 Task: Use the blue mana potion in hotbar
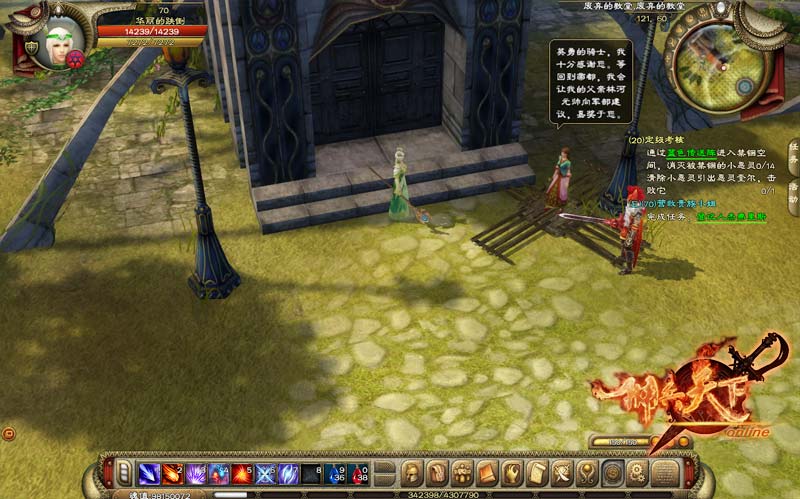pyautogui.click(x=335, y=473)
